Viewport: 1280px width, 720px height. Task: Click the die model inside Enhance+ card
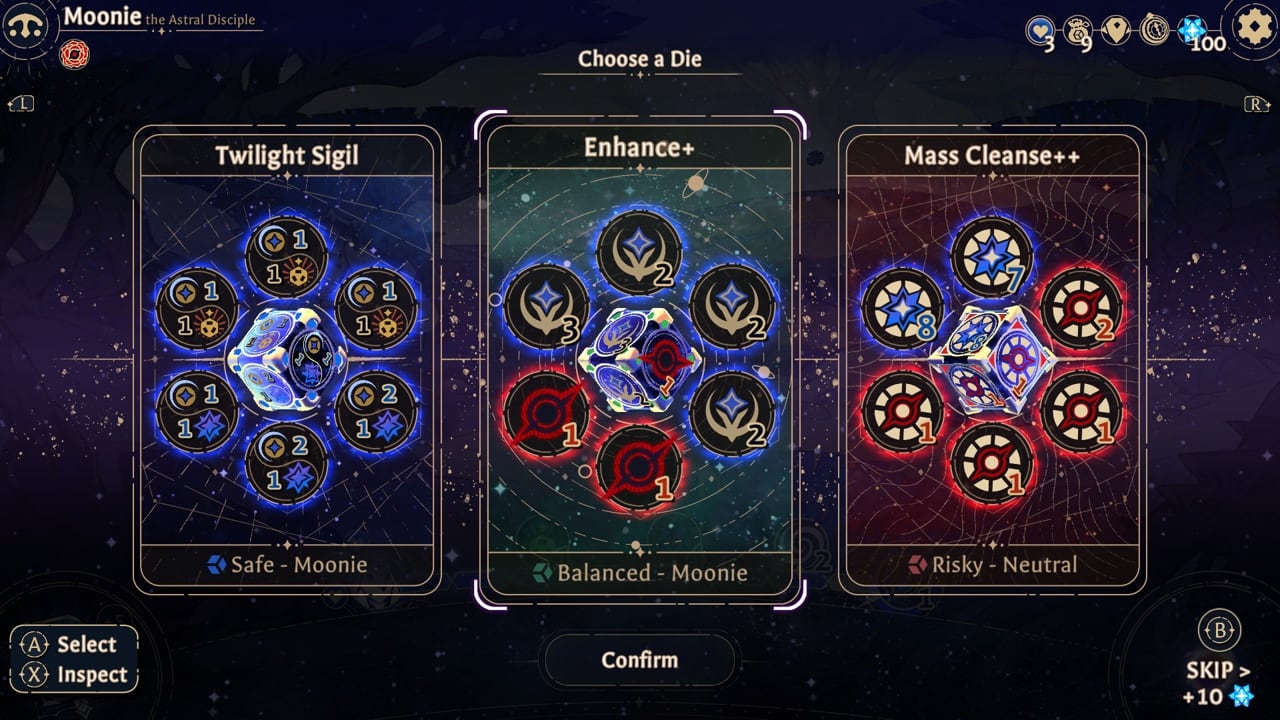(640, 360)
